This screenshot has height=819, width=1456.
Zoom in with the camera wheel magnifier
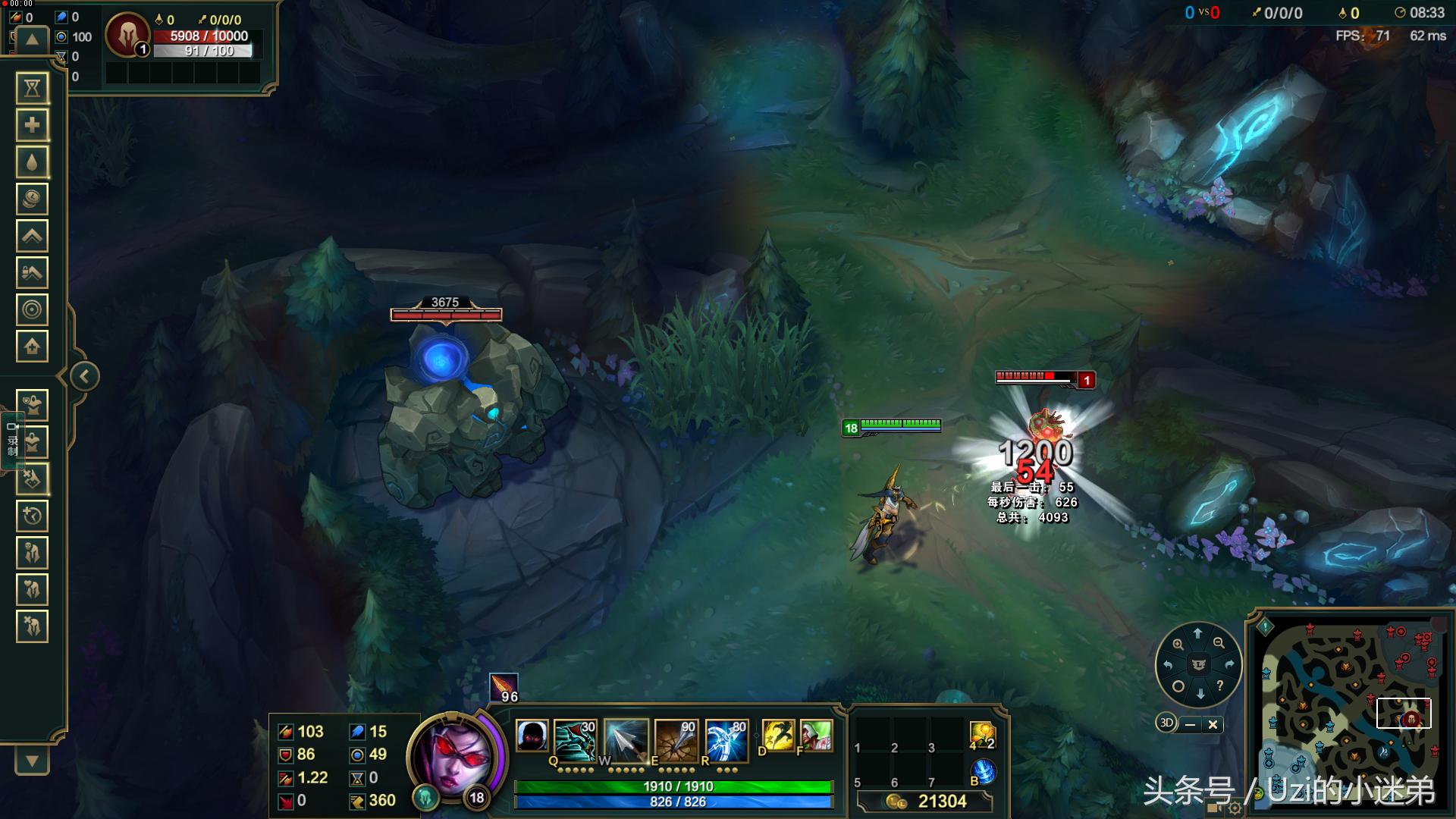tap(1178, 644)
